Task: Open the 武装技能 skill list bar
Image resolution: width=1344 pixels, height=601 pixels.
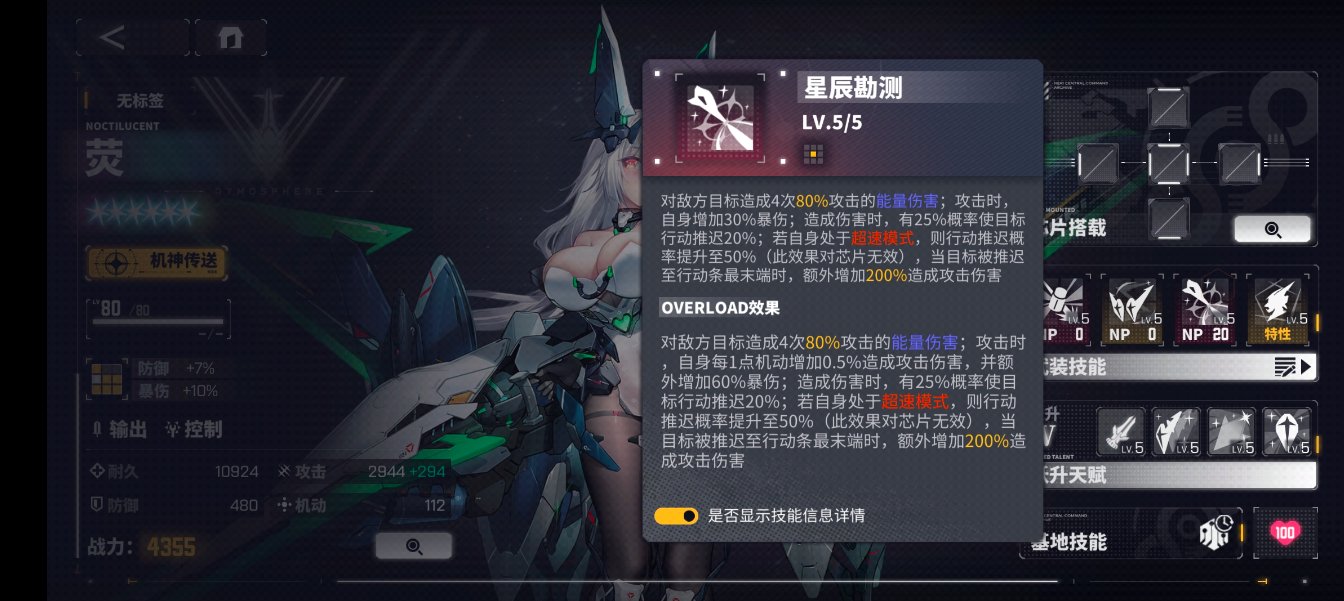Action: (1180, 367)
